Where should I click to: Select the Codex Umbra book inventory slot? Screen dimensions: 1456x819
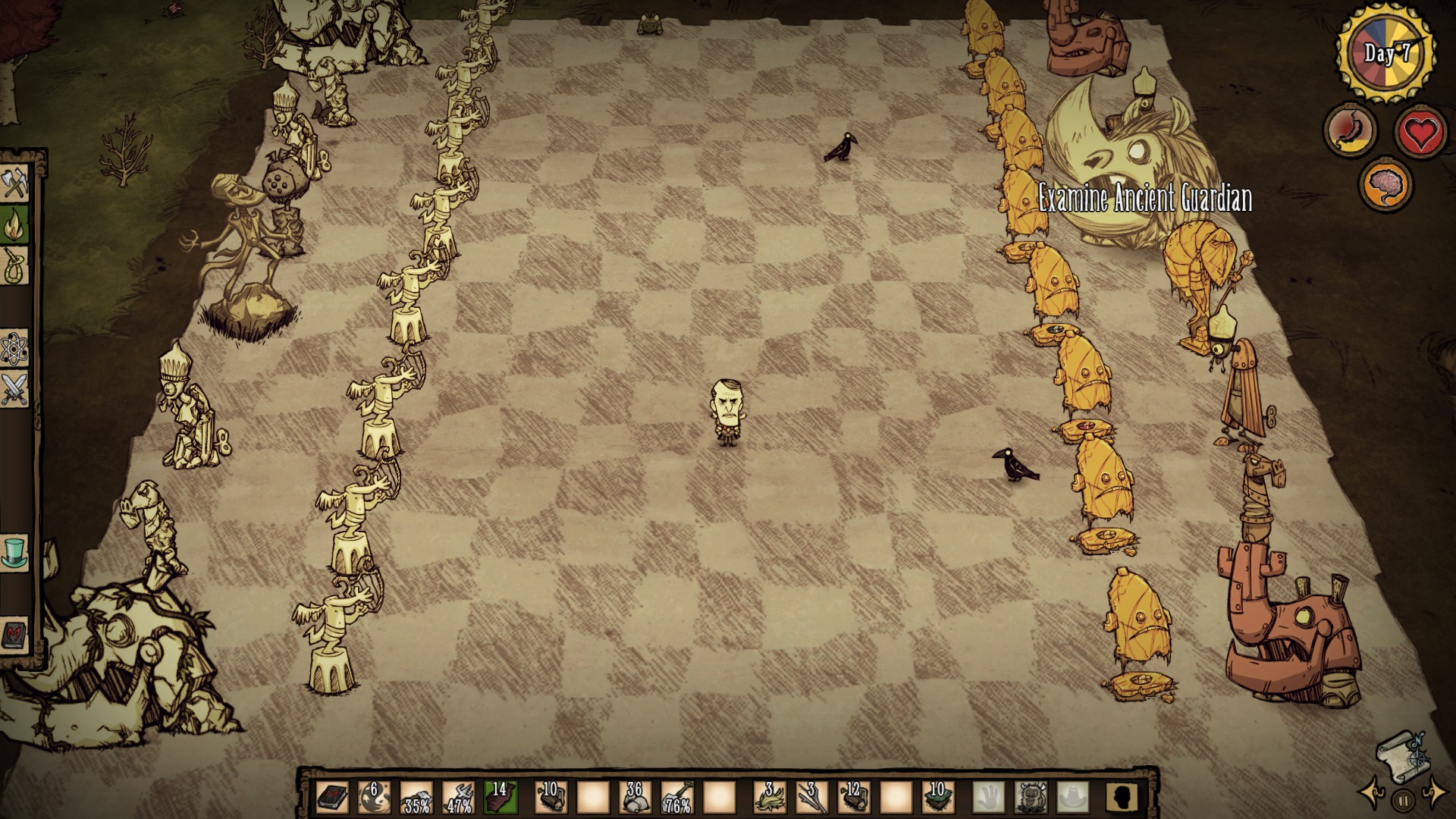click(x=332, y=798)
